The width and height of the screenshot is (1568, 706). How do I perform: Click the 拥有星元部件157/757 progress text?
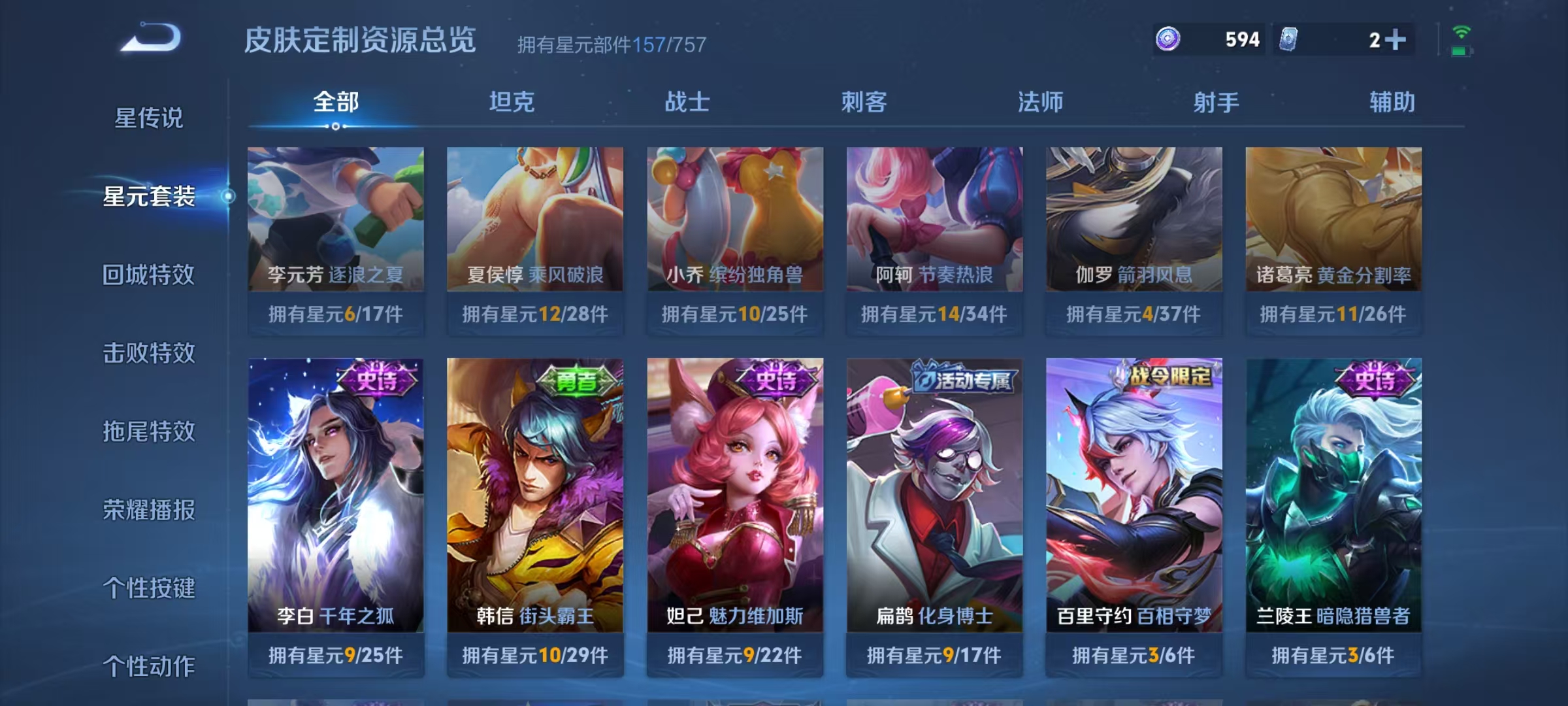tap(611, 43)
